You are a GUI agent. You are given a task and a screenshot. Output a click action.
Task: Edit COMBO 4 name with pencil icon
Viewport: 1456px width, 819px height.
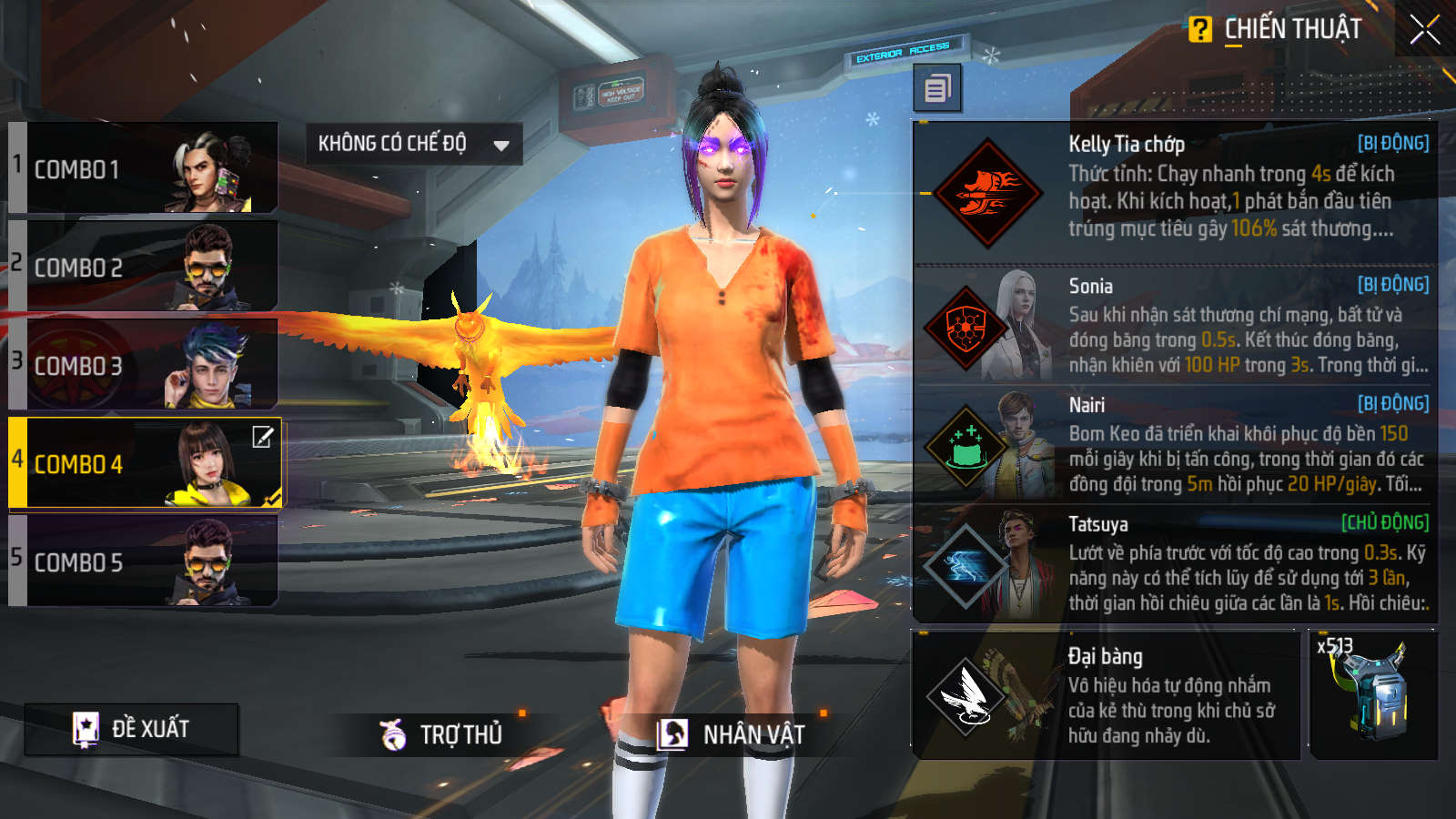point(262,438)
